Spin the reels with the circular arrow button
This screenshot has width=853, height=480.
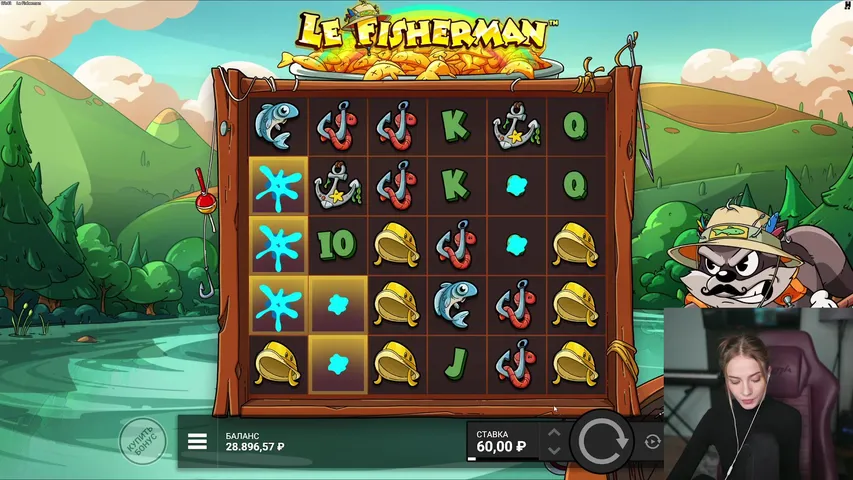601,440
